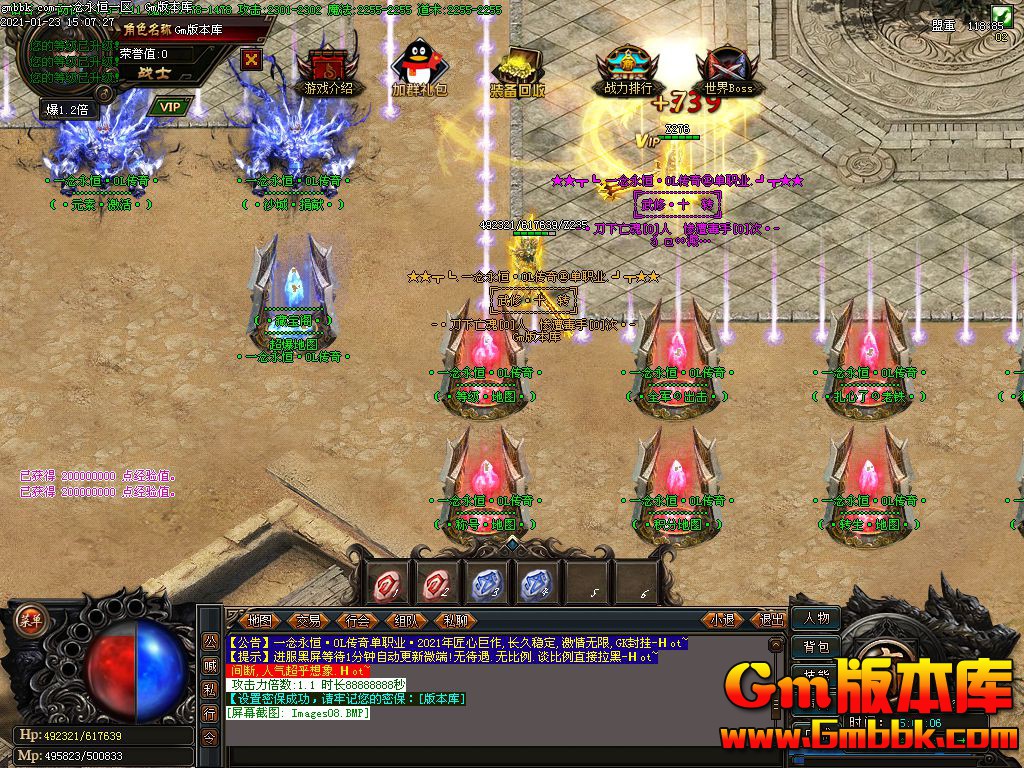Open the 组队 team button

pyautogui.click(x=406, y=620)
